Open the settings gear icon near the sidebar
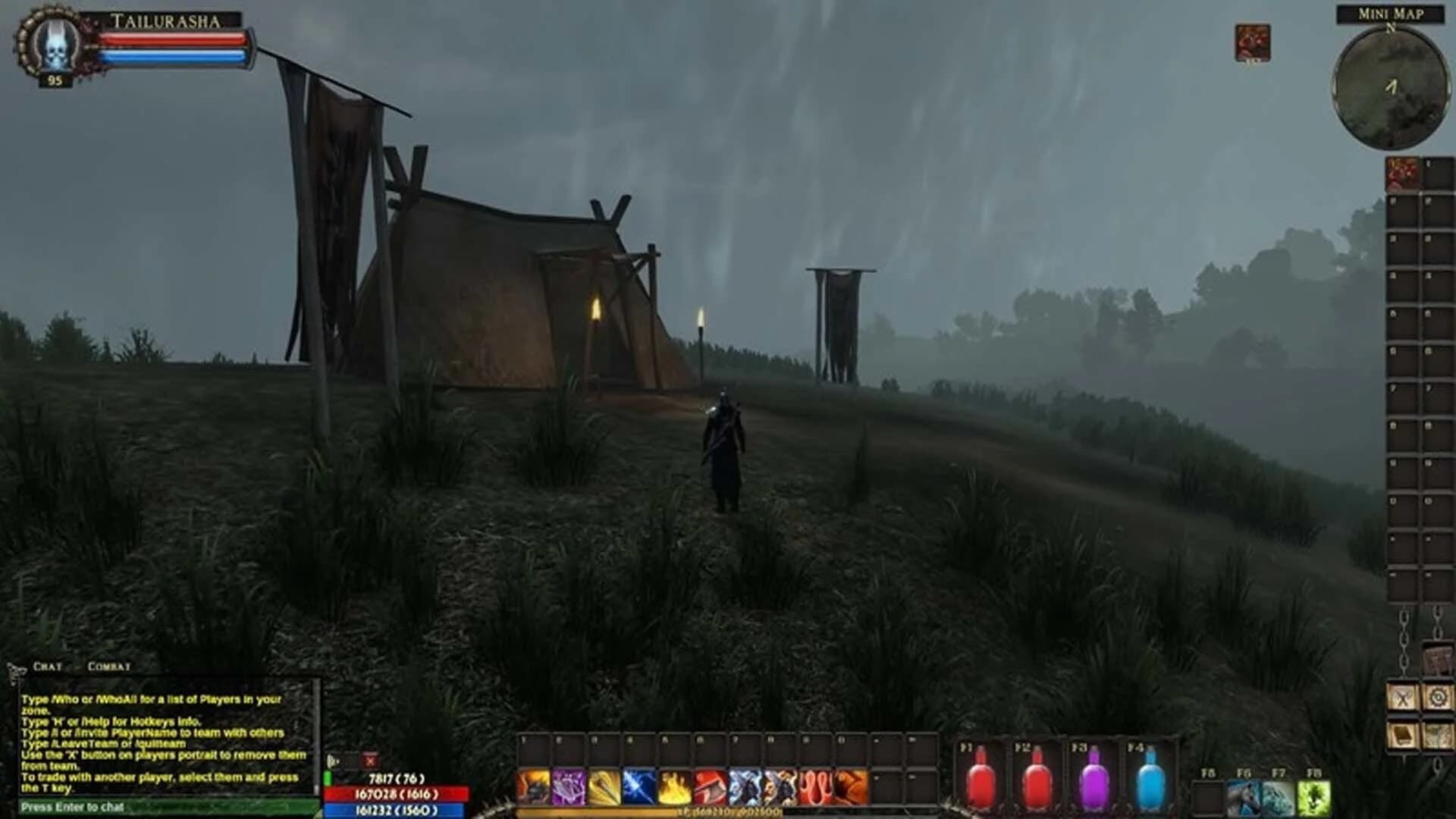 (x=1439, y=696)
